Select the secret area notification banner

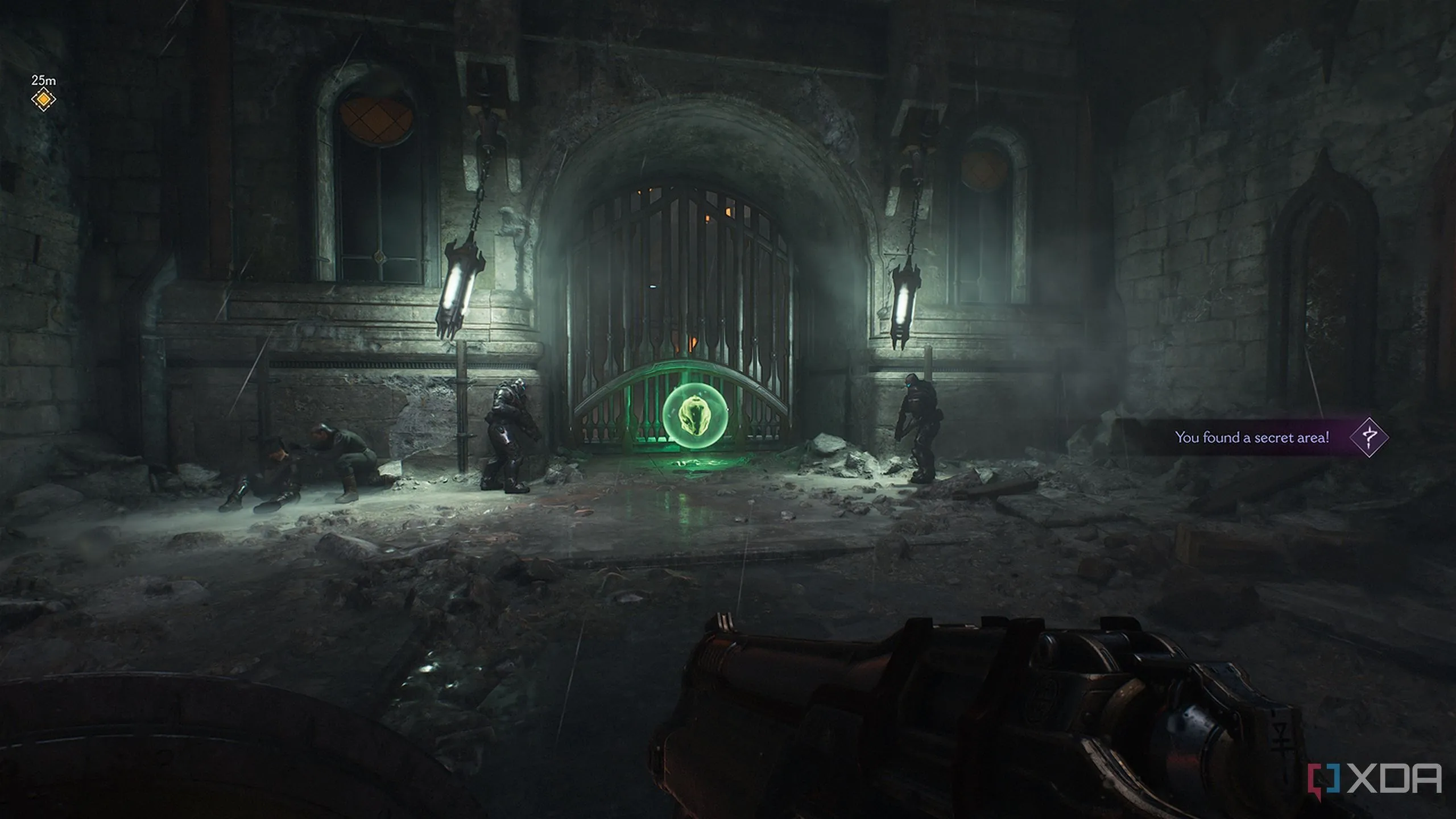[x=1251, y=437]
